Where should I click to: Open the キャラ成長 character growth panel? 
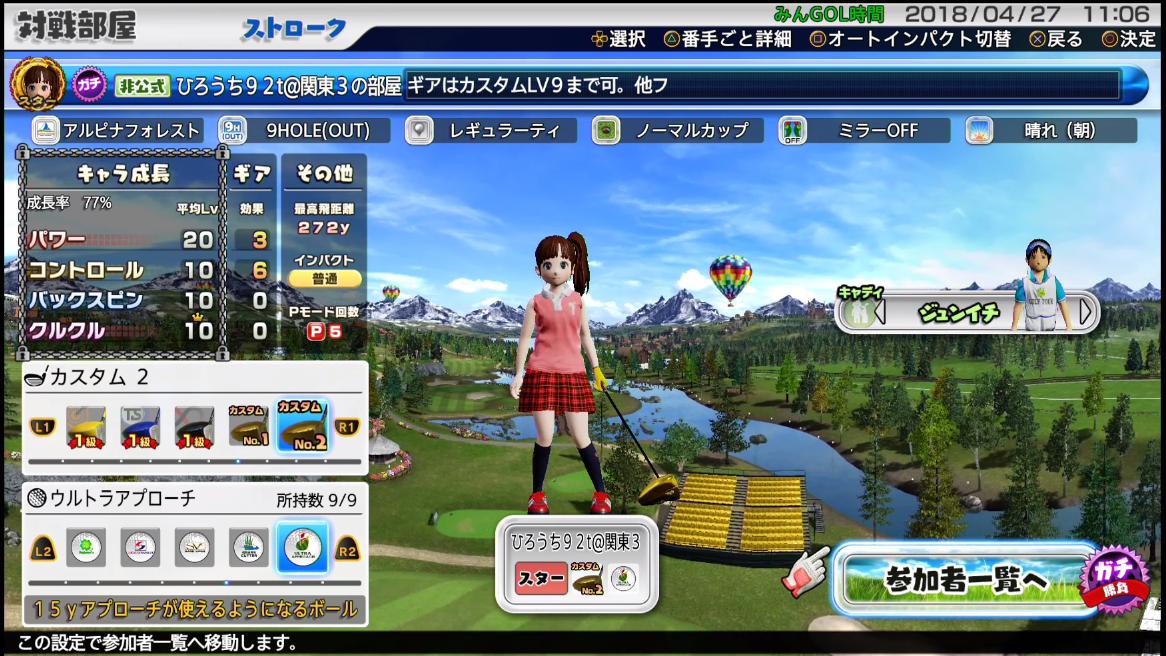point(123,173)
